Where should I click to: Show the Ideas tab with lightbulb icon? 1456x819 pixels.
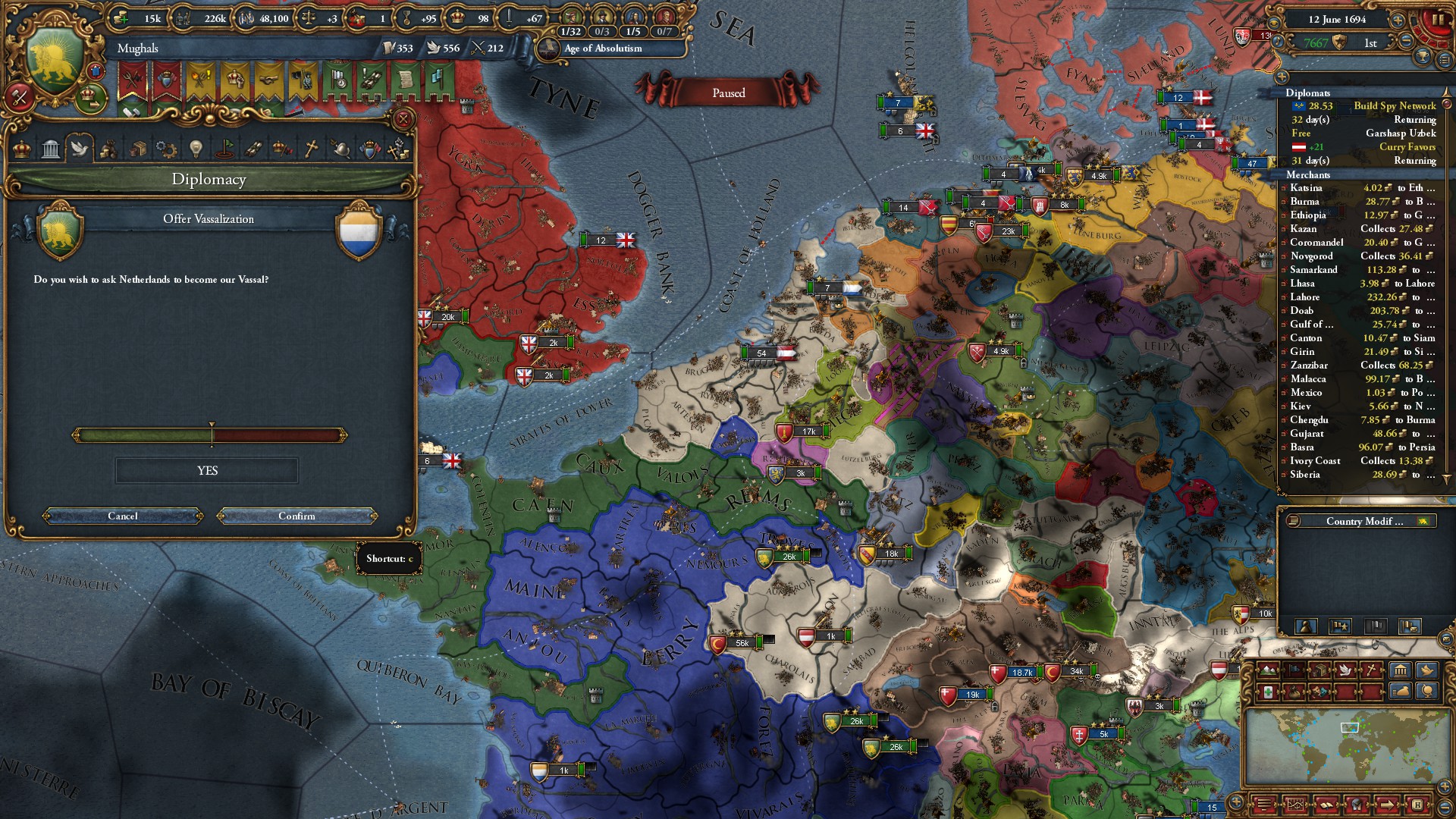click(x=196, y=149)
